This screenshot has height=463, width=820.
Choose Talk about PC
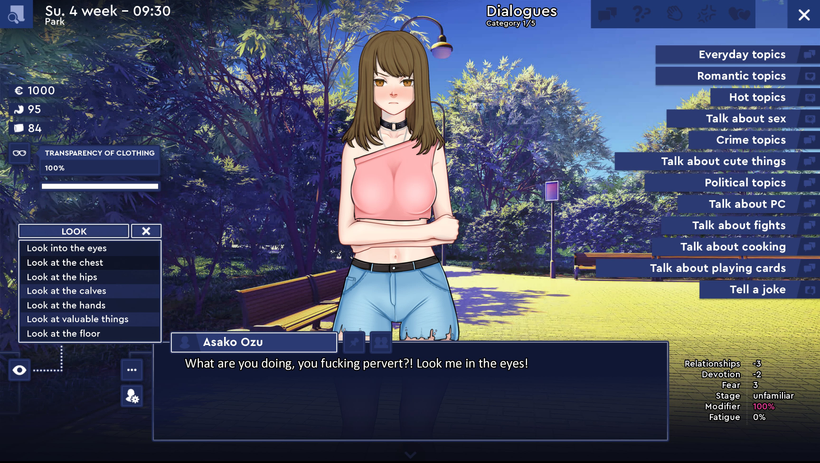click(747, 204)
